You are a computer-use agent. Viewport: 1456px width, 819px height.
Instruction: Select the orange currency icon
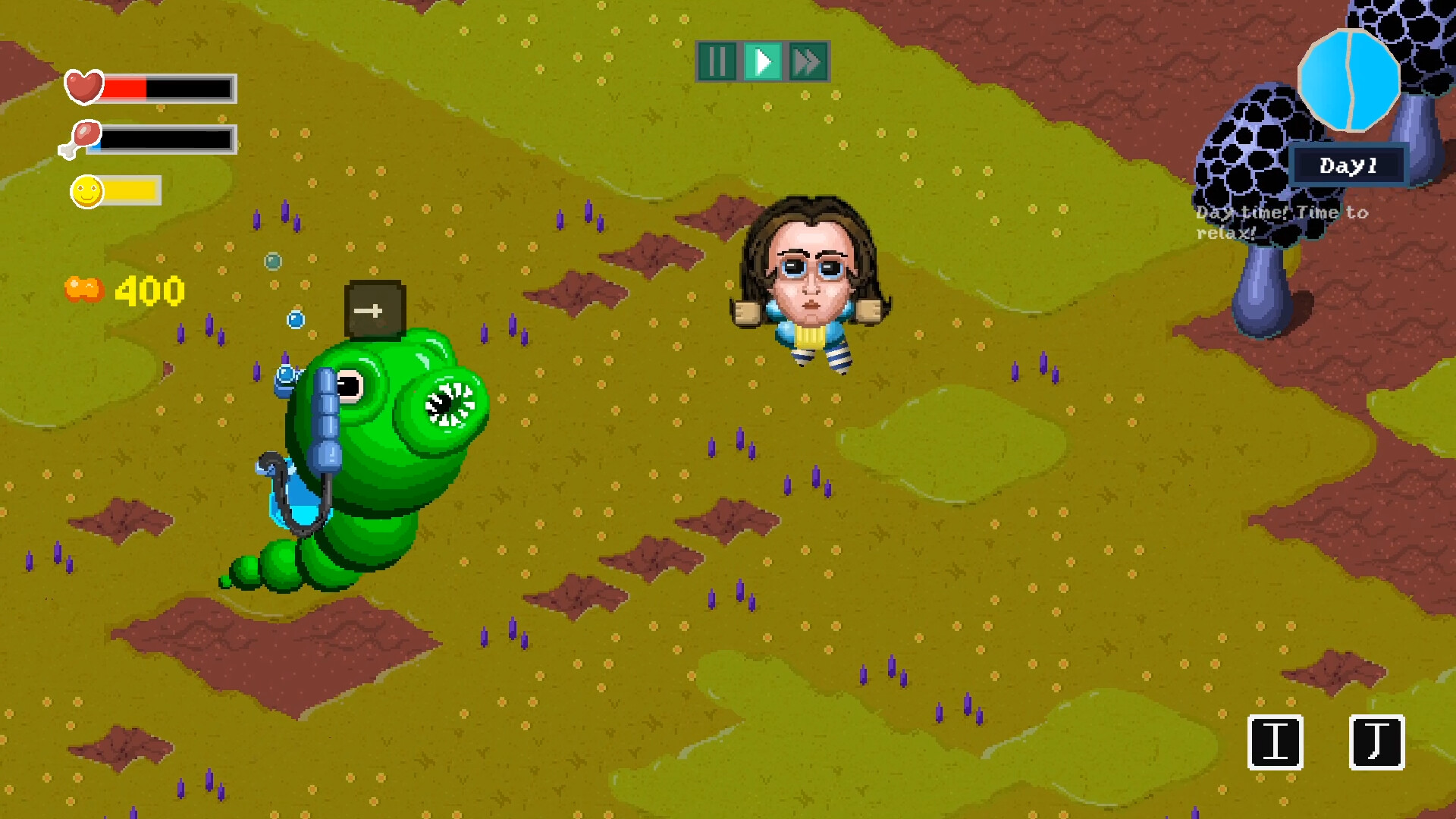click(83, 289)
